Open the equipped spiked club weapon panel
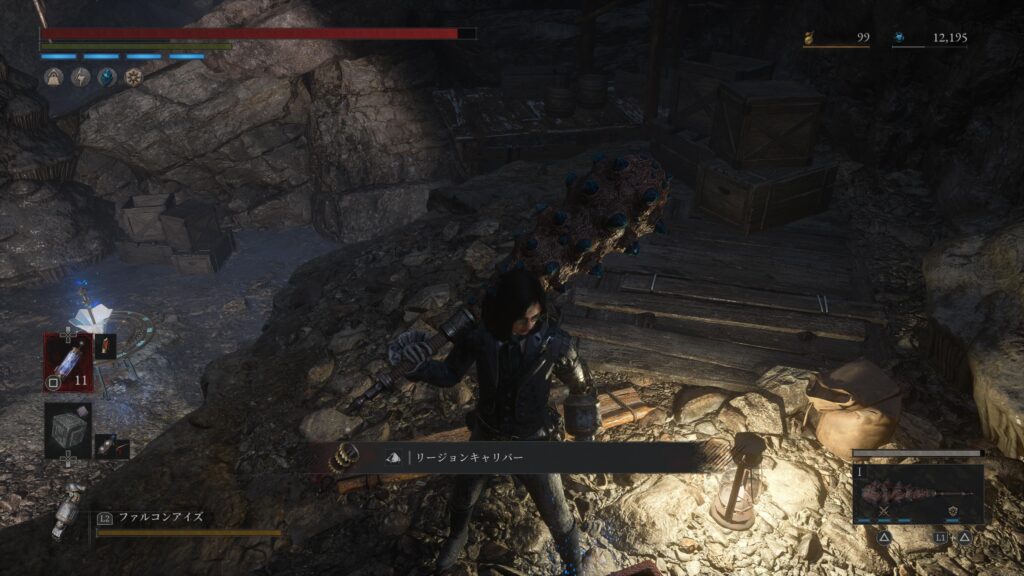 (917, 492)
